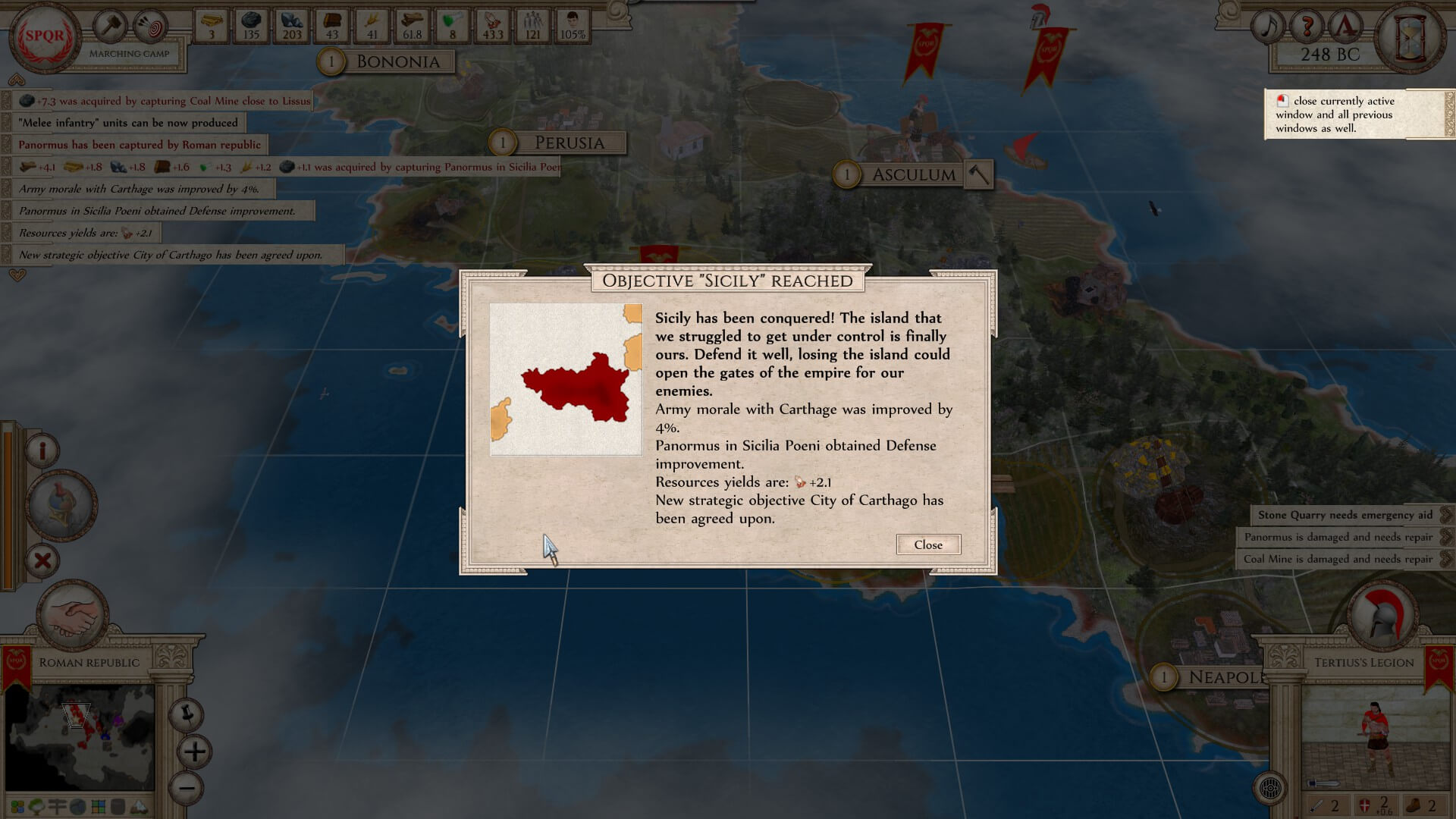Open the info button marked 'i'
This screenshot has height=819, width=1456.
click(42, 450)
